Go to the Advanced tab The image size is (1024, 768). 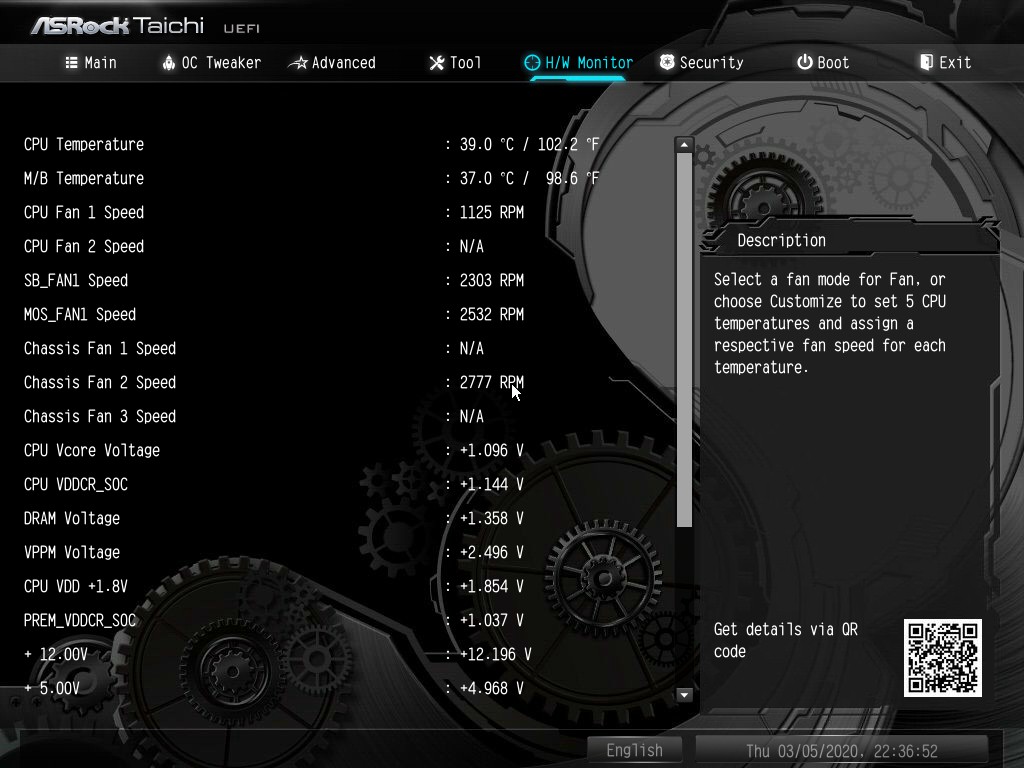(x=332, y=62)
